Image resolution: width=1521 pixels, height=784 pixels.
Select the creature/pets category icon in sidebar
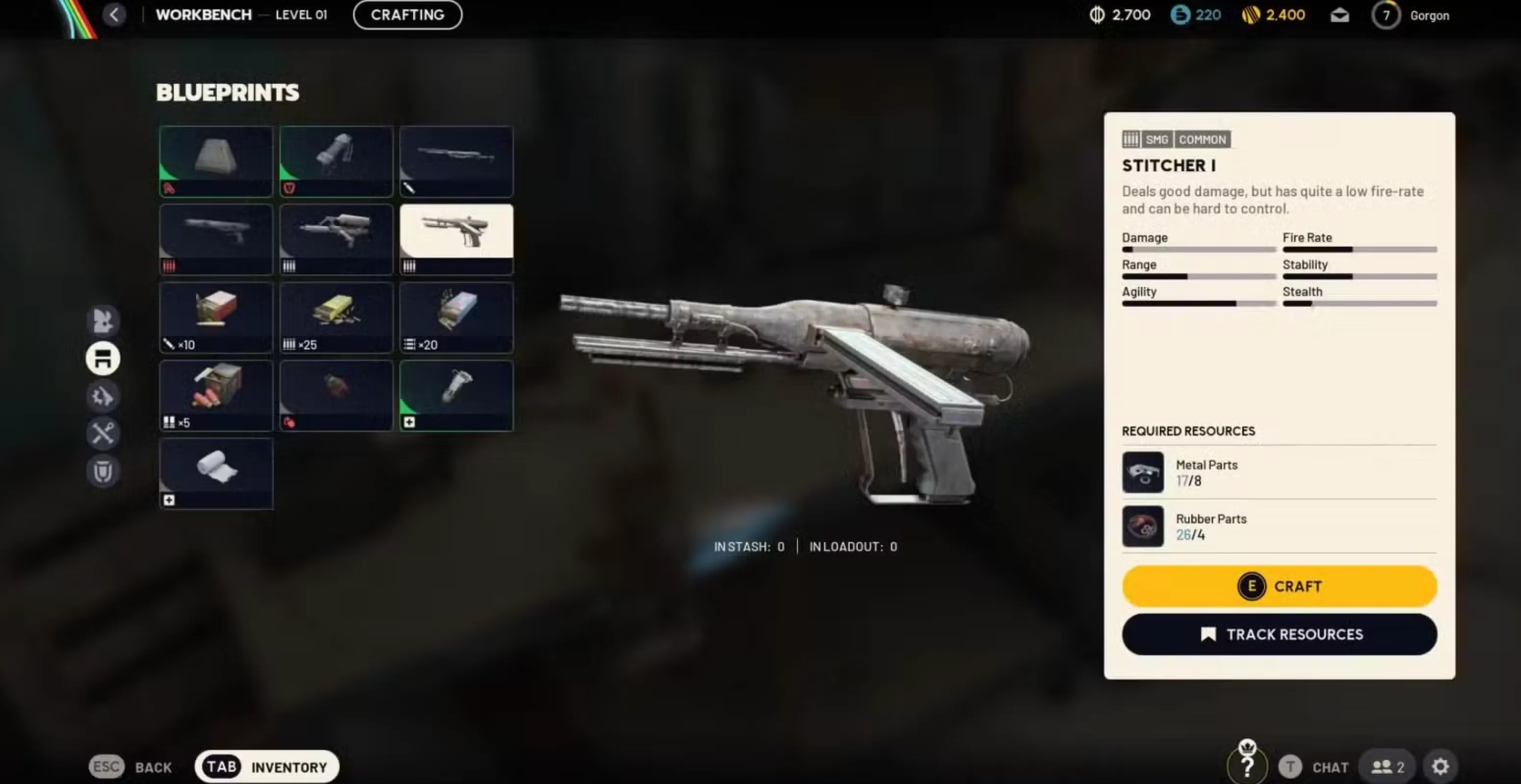point(104,319)
